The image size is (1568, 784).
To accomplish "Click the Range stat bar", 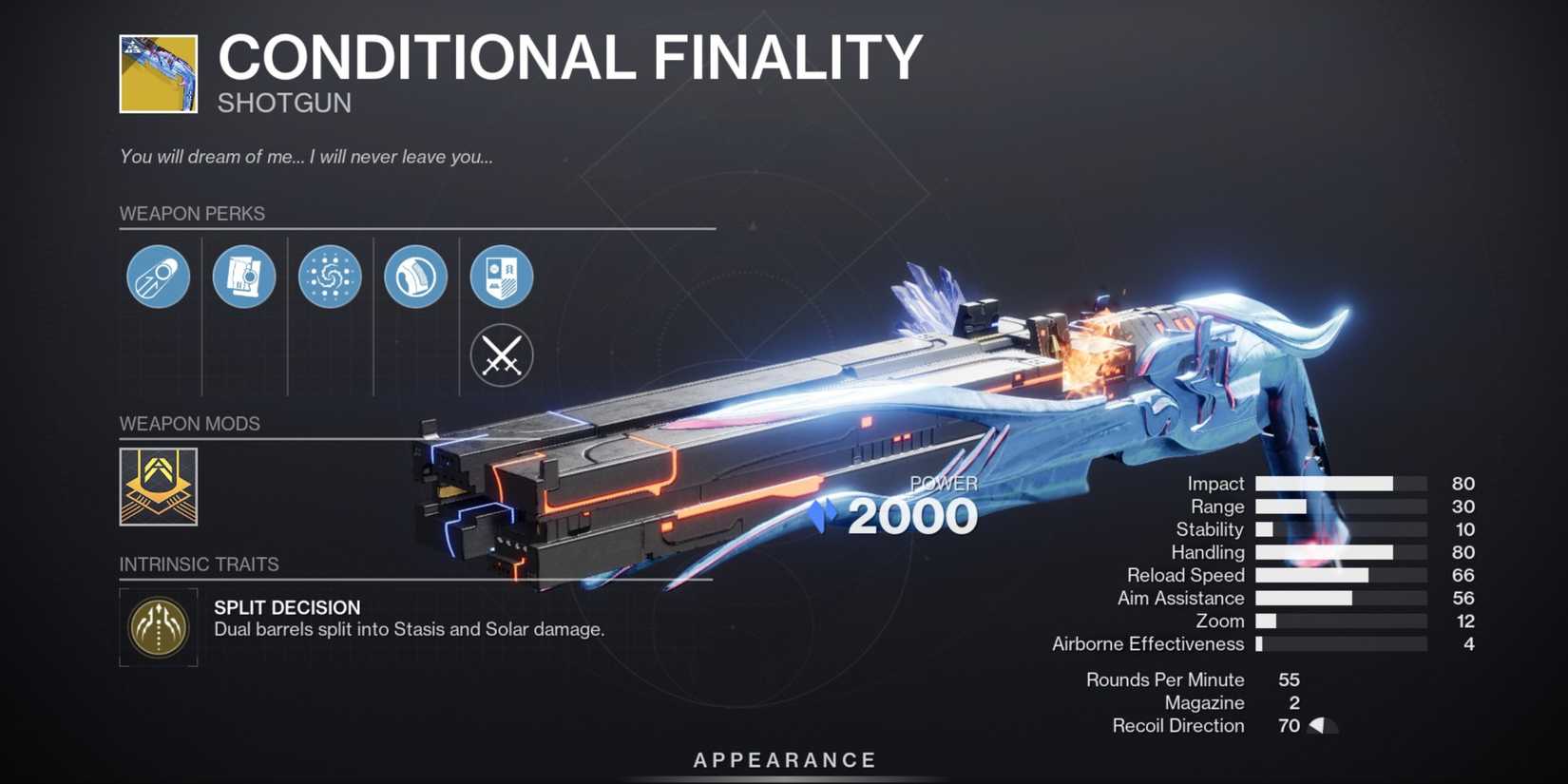I will 1340,507.
